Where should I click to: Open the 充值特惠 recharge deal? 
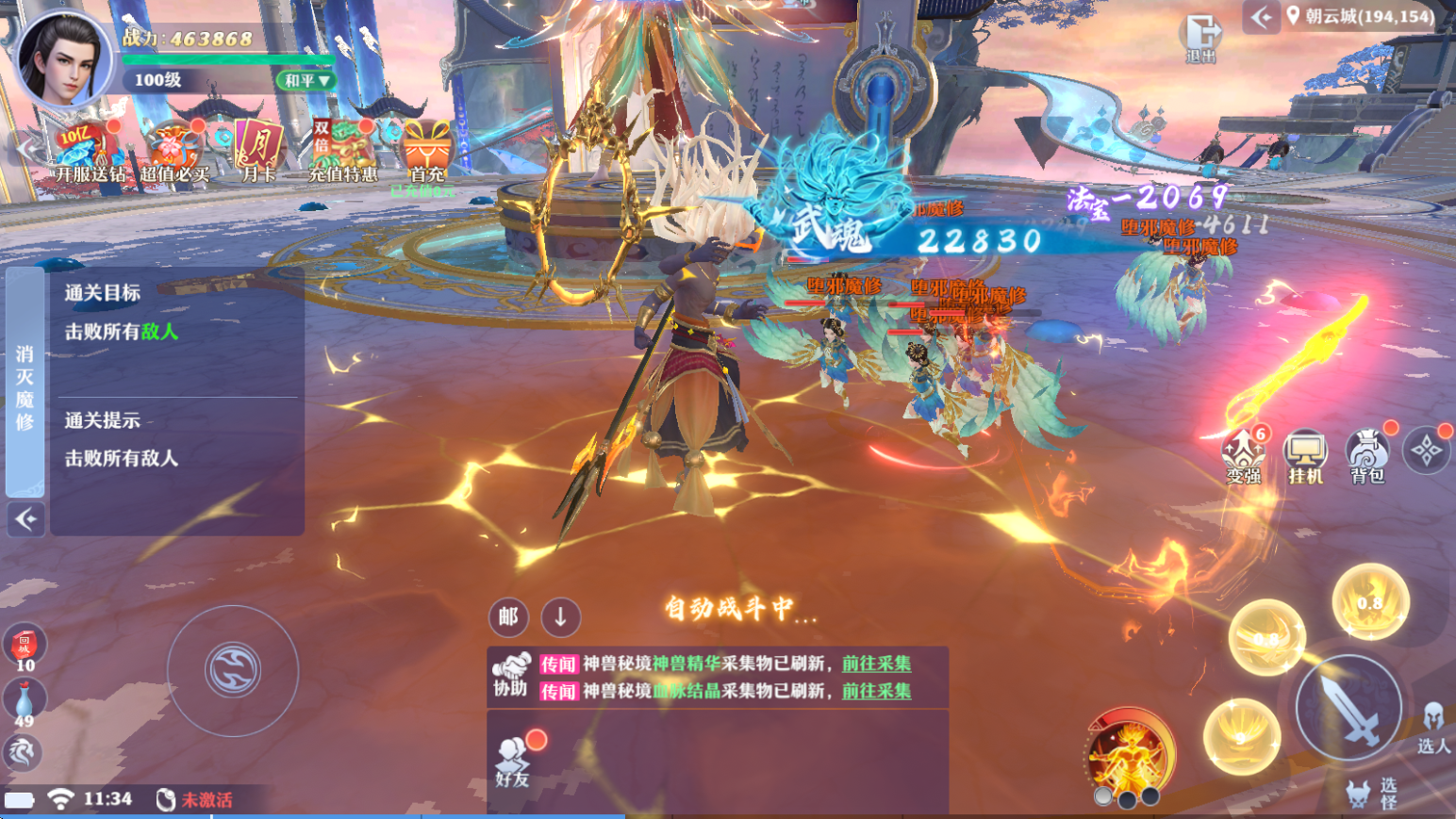tap(341, 152)
